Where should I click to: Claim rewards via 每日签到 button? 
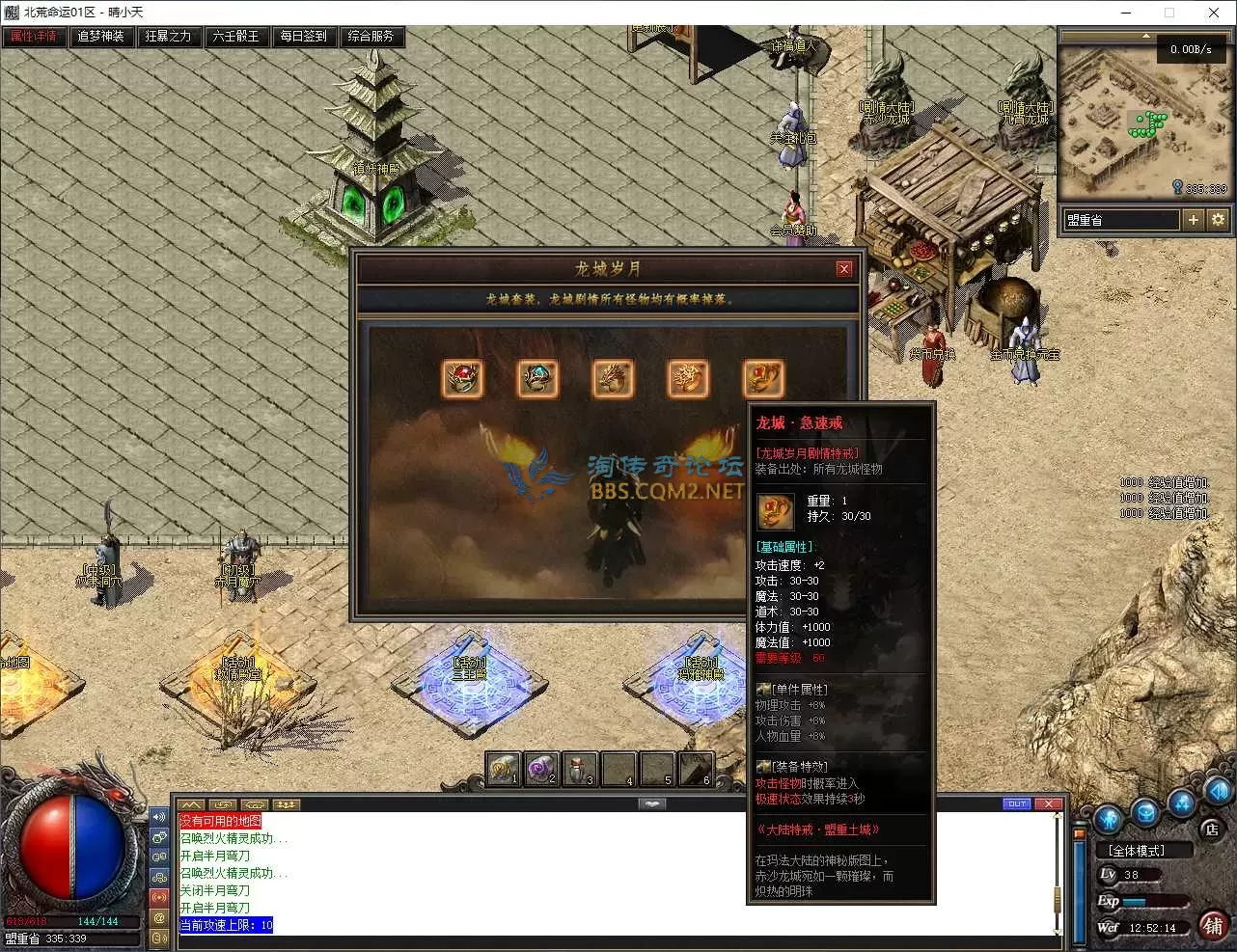pos(304,37)
